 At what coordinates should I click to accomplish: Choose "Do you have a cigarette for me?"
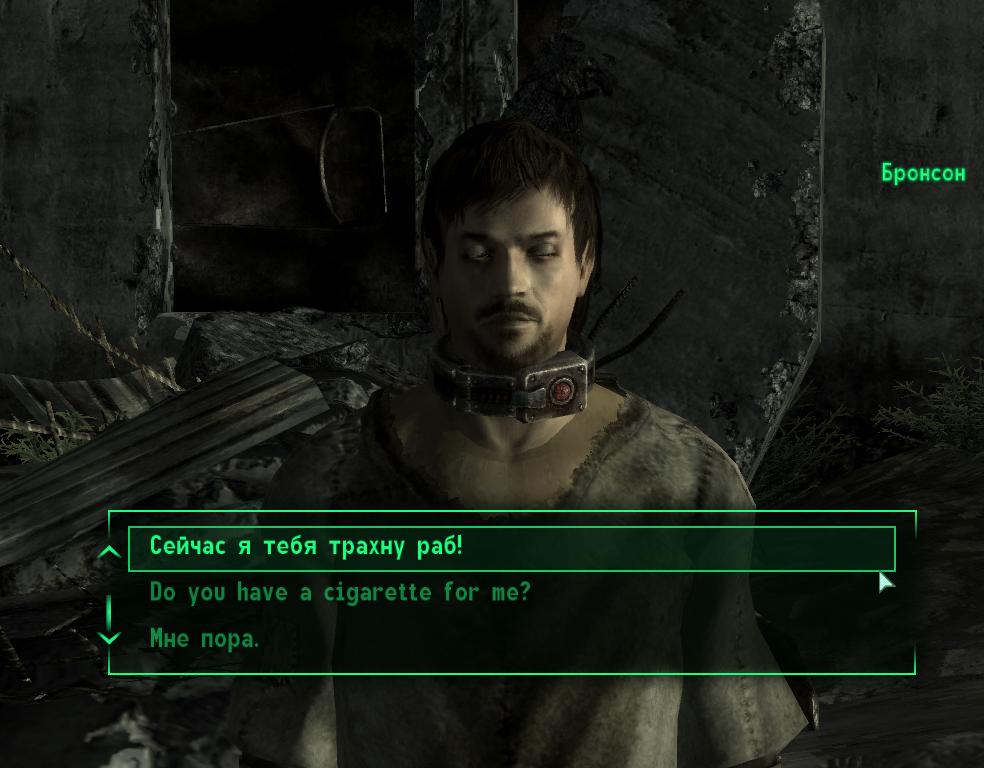point(340,592)
